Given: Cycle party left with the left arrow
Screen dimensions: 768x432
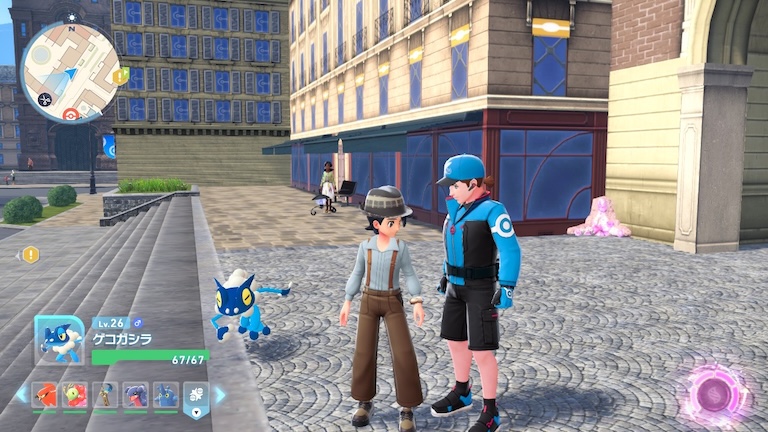Looking at the screenshot, I should (x=21, y=395).
